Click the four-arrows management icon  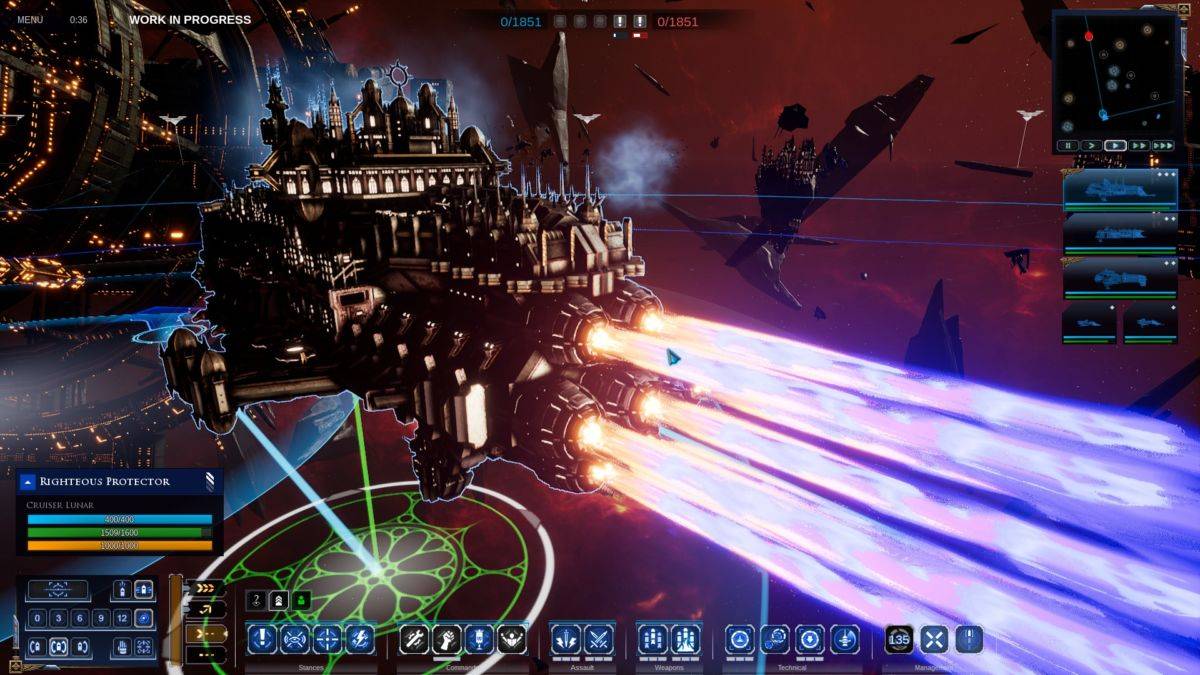(933, 639)
